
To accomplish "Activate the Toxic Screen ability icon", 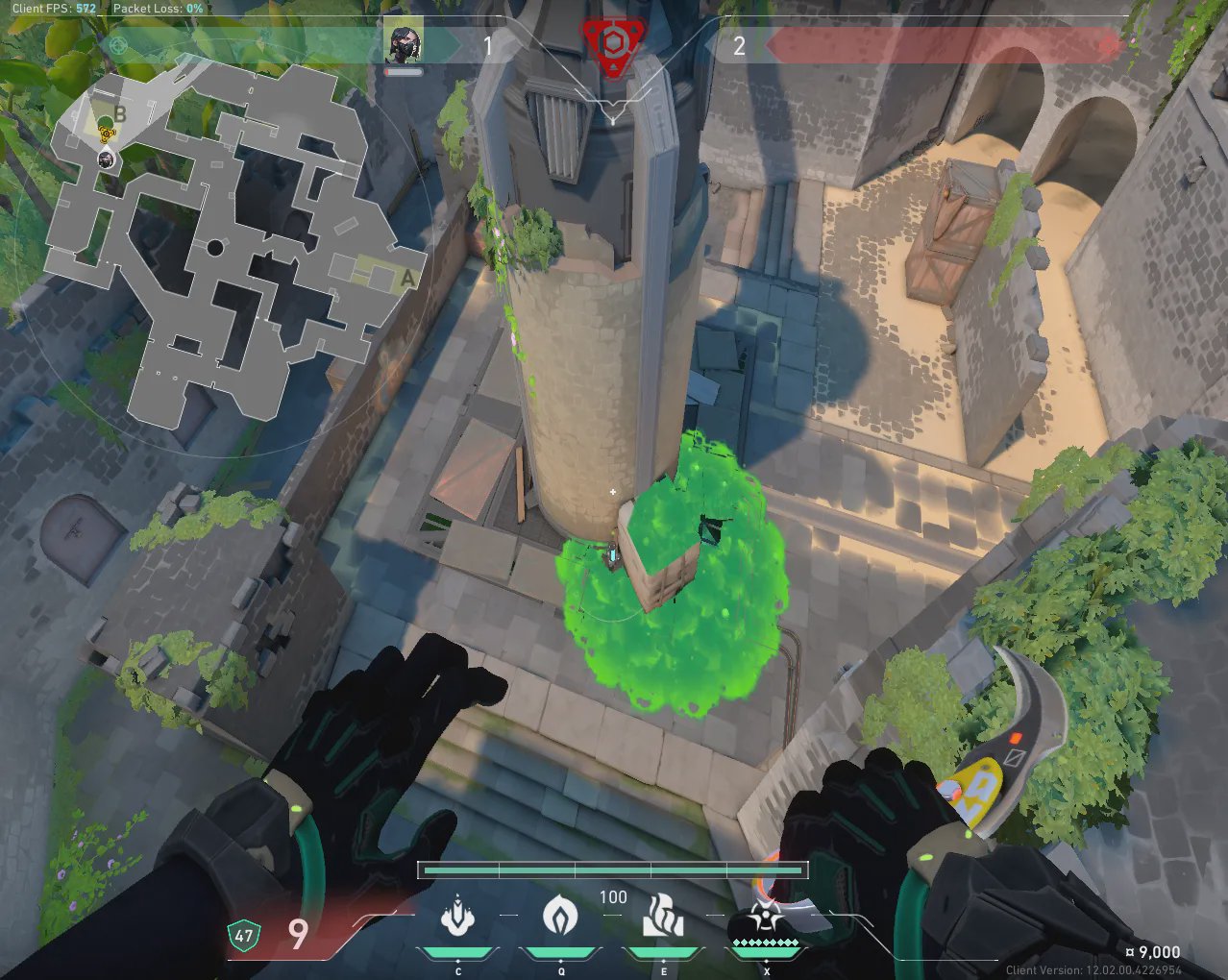I will (663, 916).
